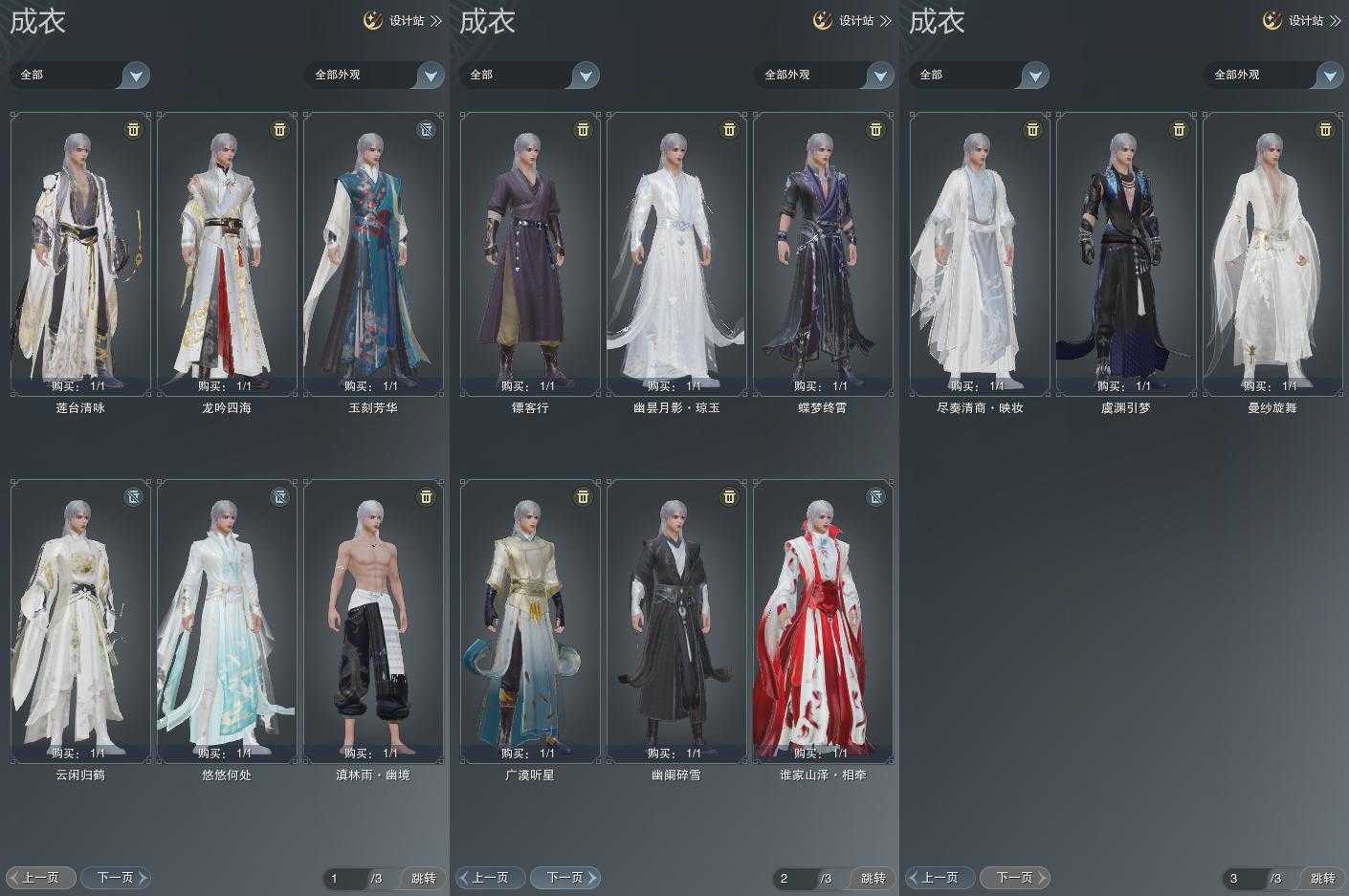Click 下一页 in the page 2 panel

click(x=565, y=877)
